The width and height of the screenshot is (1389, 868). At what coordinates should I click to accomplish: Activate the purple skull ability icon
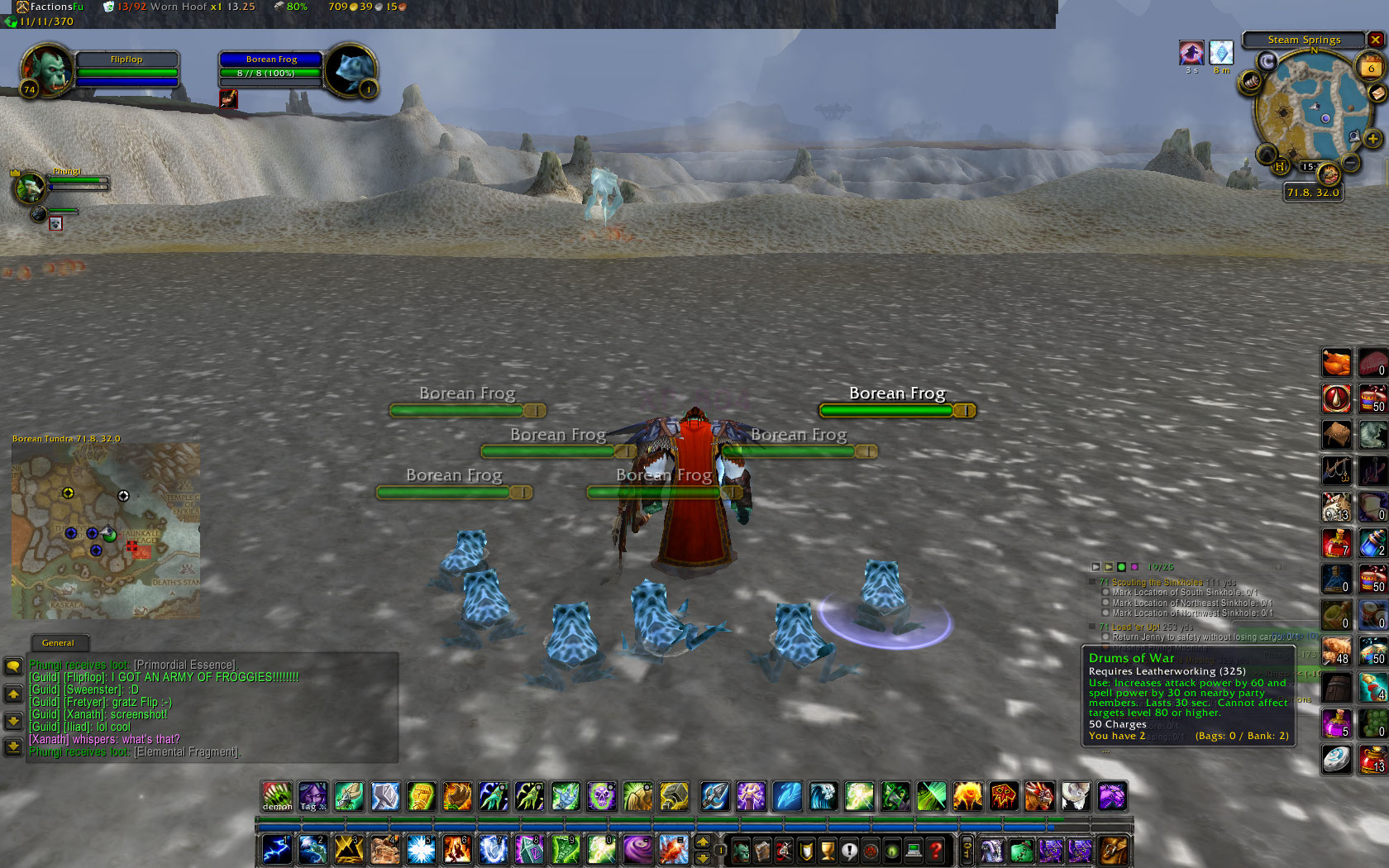[x=602, y=796]
